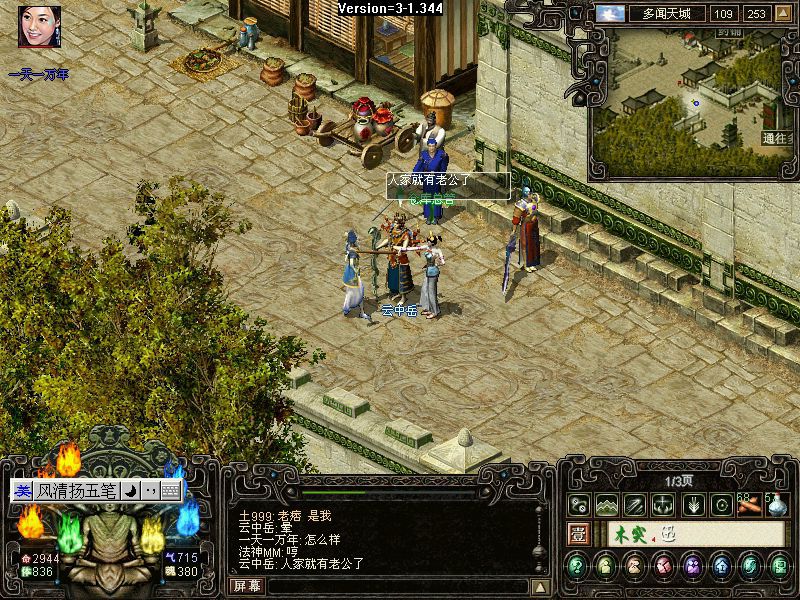Open the IME soft keyboard icon
Image resolution: width=800 pixels, height=600 pixels.
[x=171, y=491]
